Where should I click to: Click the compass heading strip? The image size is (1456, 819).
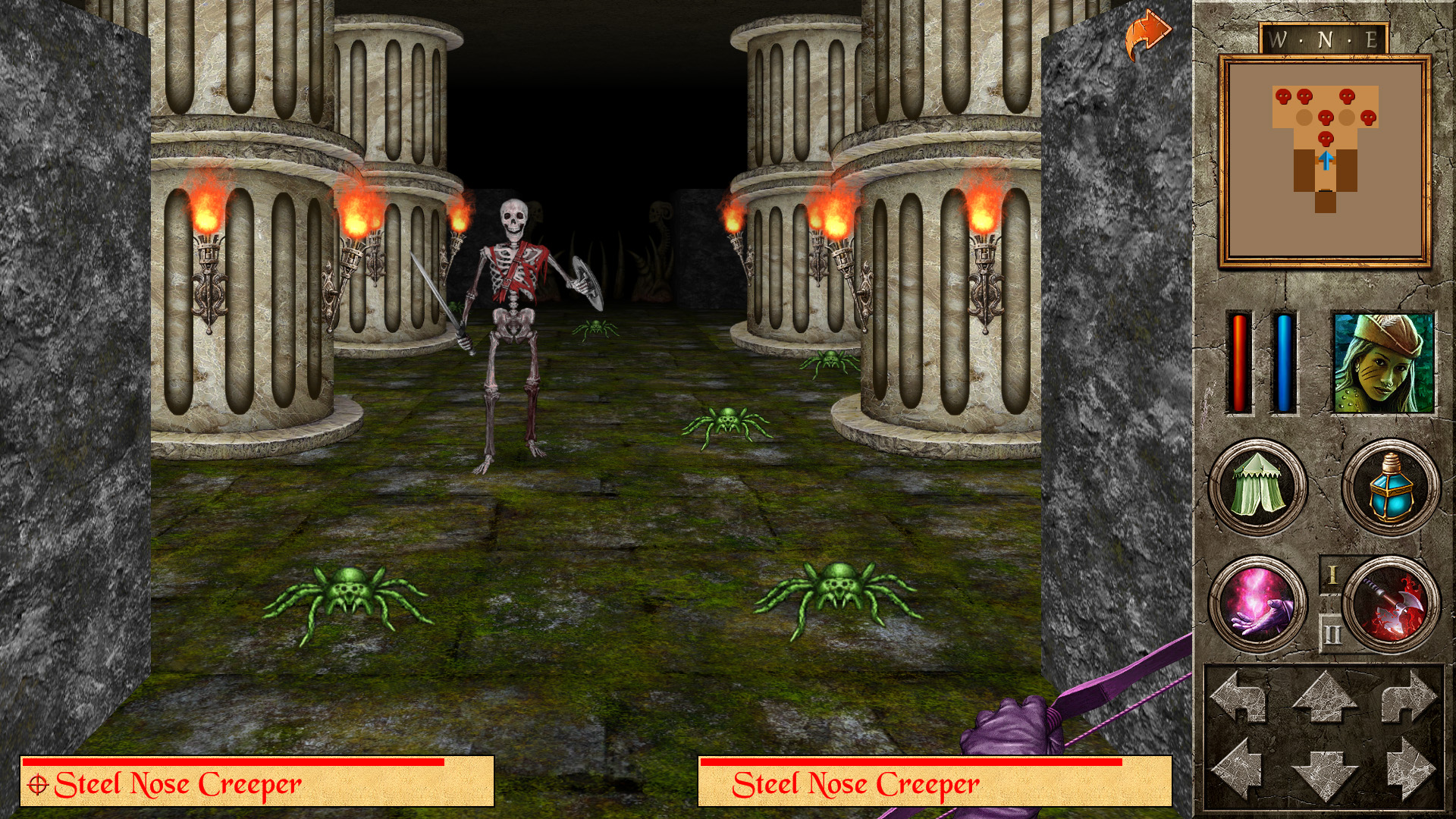coord(1324,39)
